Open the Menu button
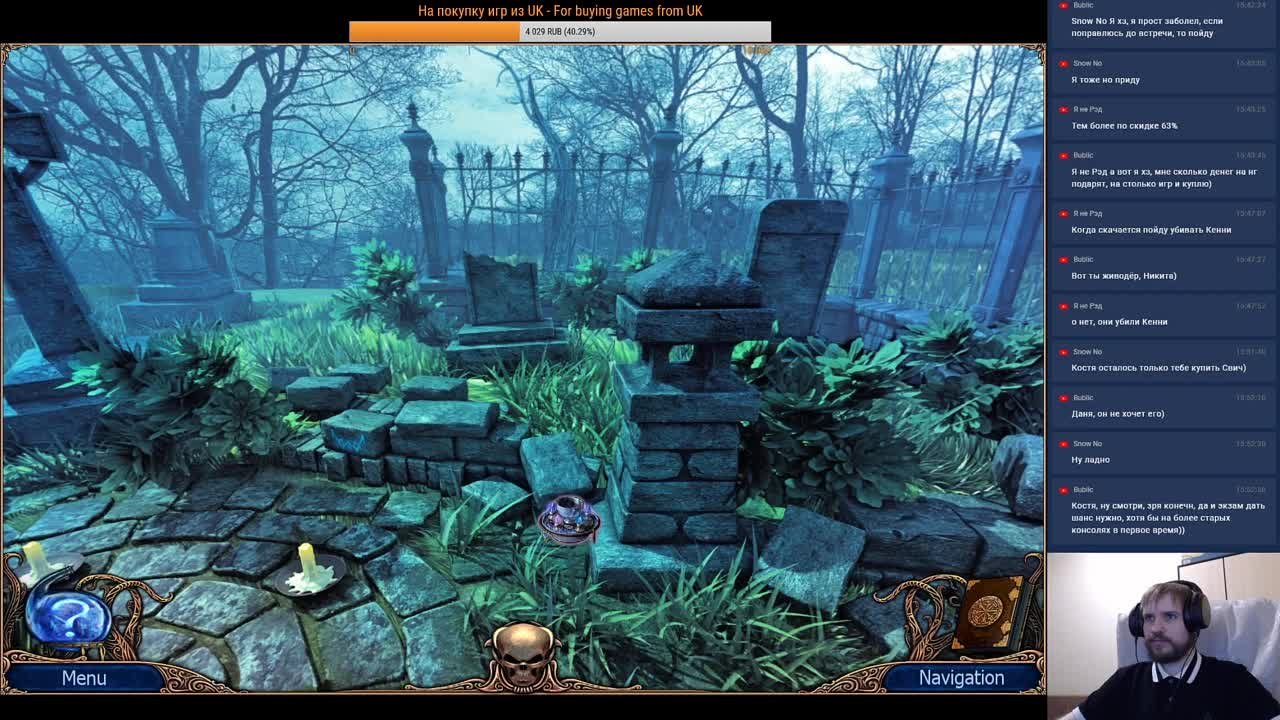The width and height of the screenshot is (1280, 720). coord(84,678)
